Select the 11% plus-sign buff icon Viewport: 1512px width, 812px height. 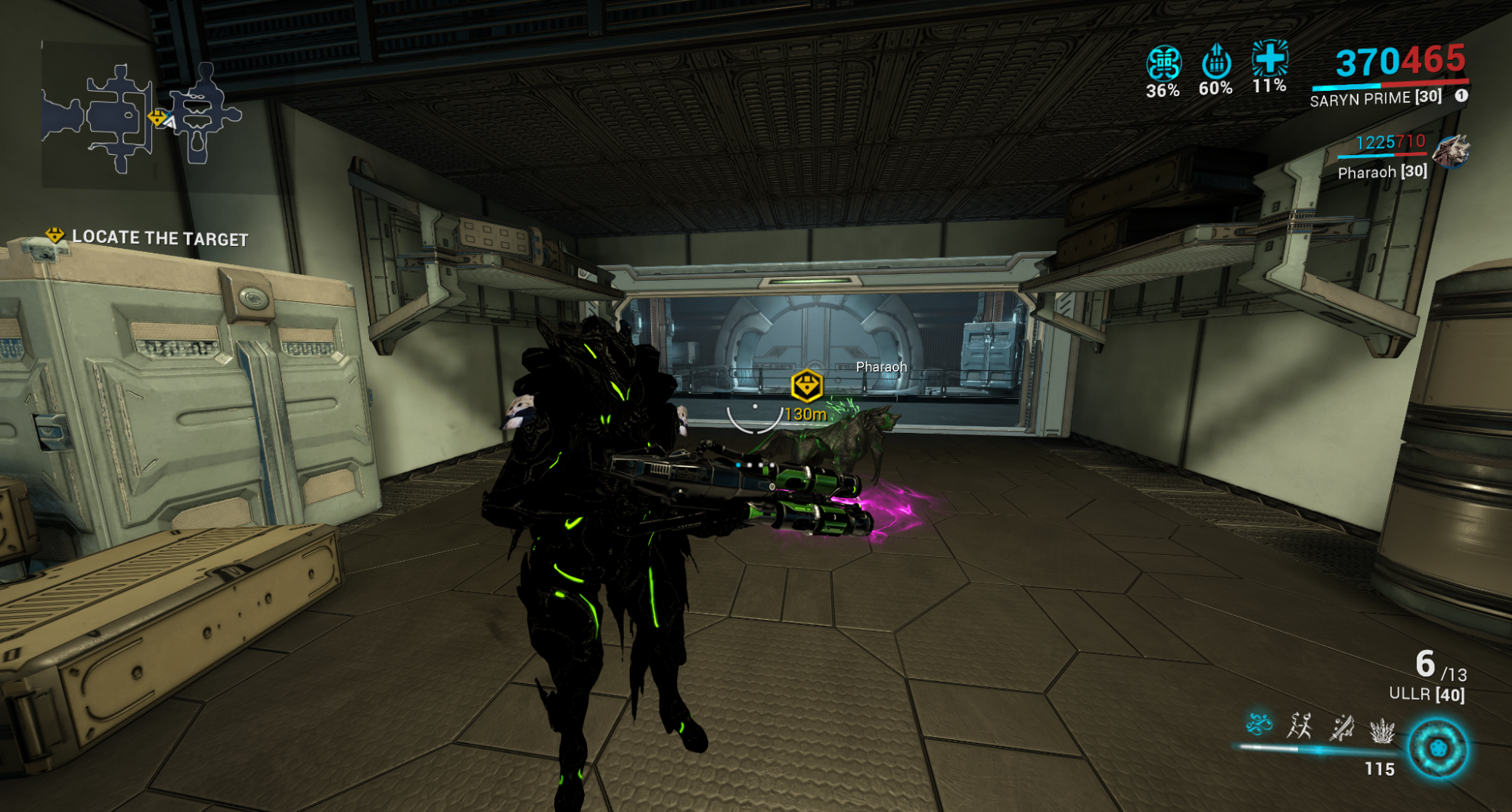click(x=1269, y=58)
